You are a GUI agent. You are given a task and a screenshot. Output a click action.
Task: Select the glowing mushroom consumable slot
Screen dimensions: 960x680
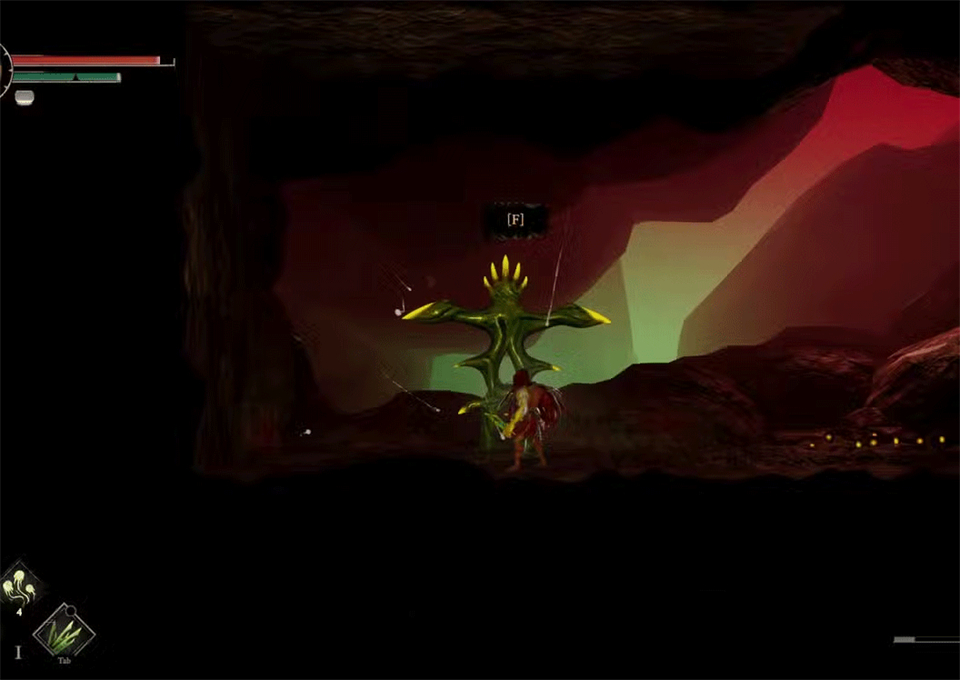(19, 584)
